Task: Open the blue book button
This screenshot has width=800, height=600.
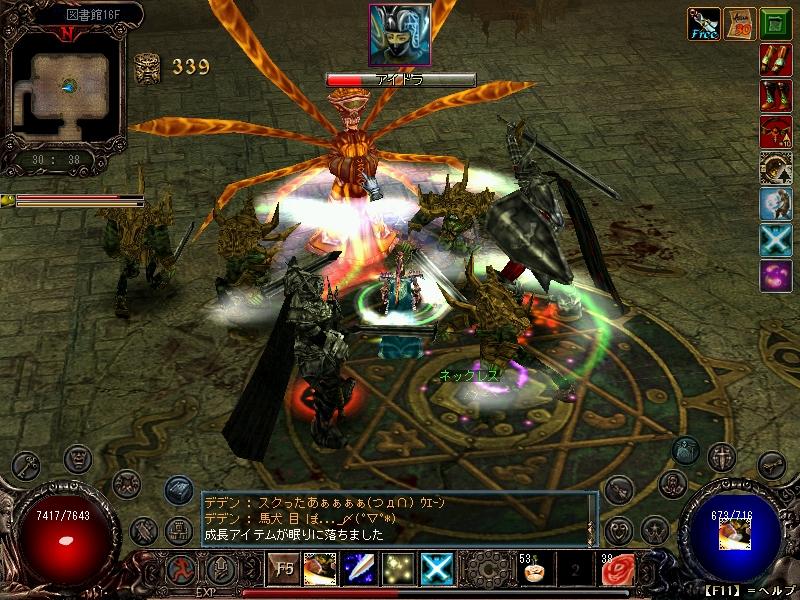Action: tap(178, 489)
